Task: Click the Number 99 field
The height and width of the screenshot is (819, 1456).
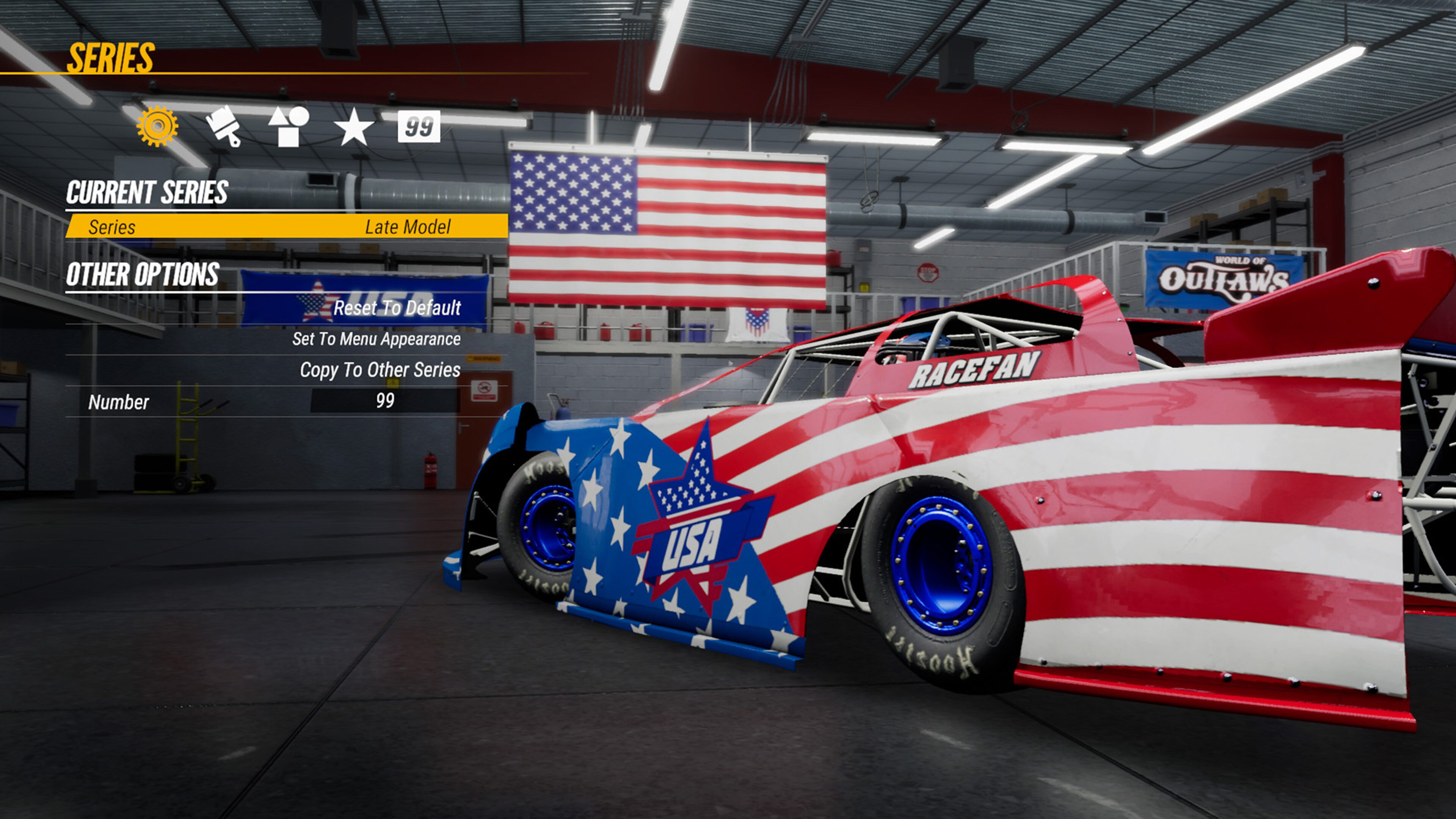Action: click(x=385, y=401)
